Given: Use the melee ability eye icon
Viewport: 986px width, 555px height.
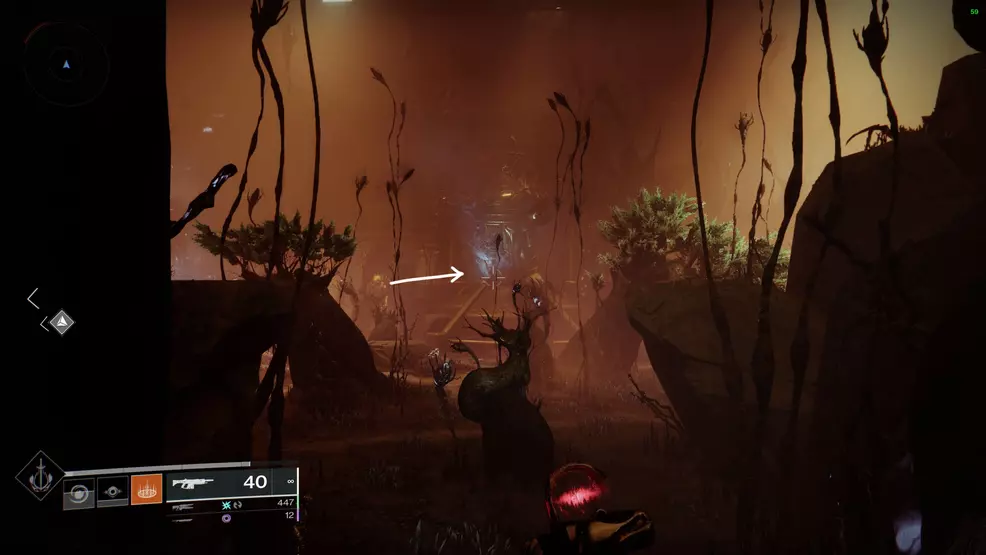Looking at the screenshot, I should [x=112, y=493].
